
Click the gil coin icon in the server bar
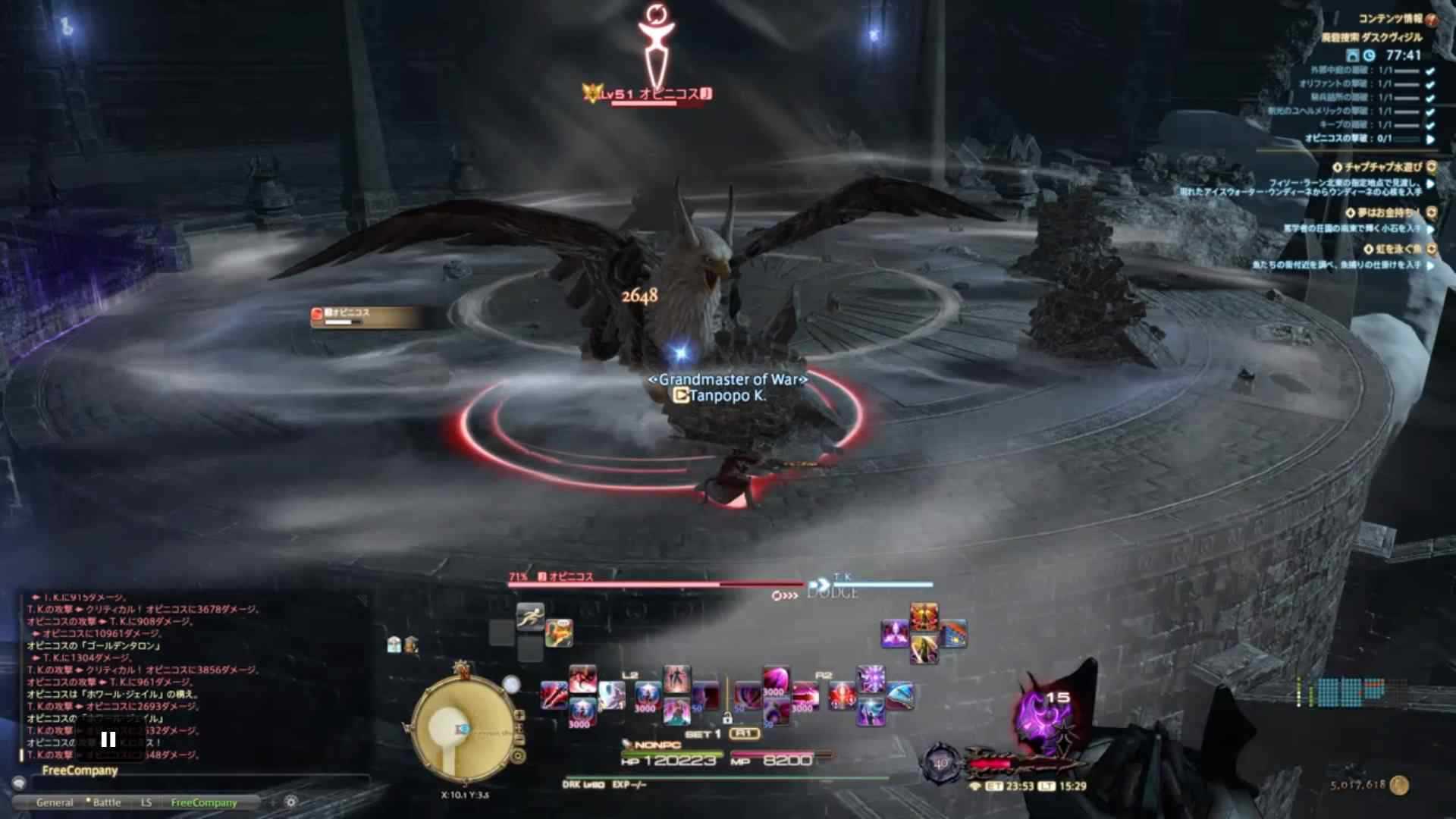(1400, 786)
